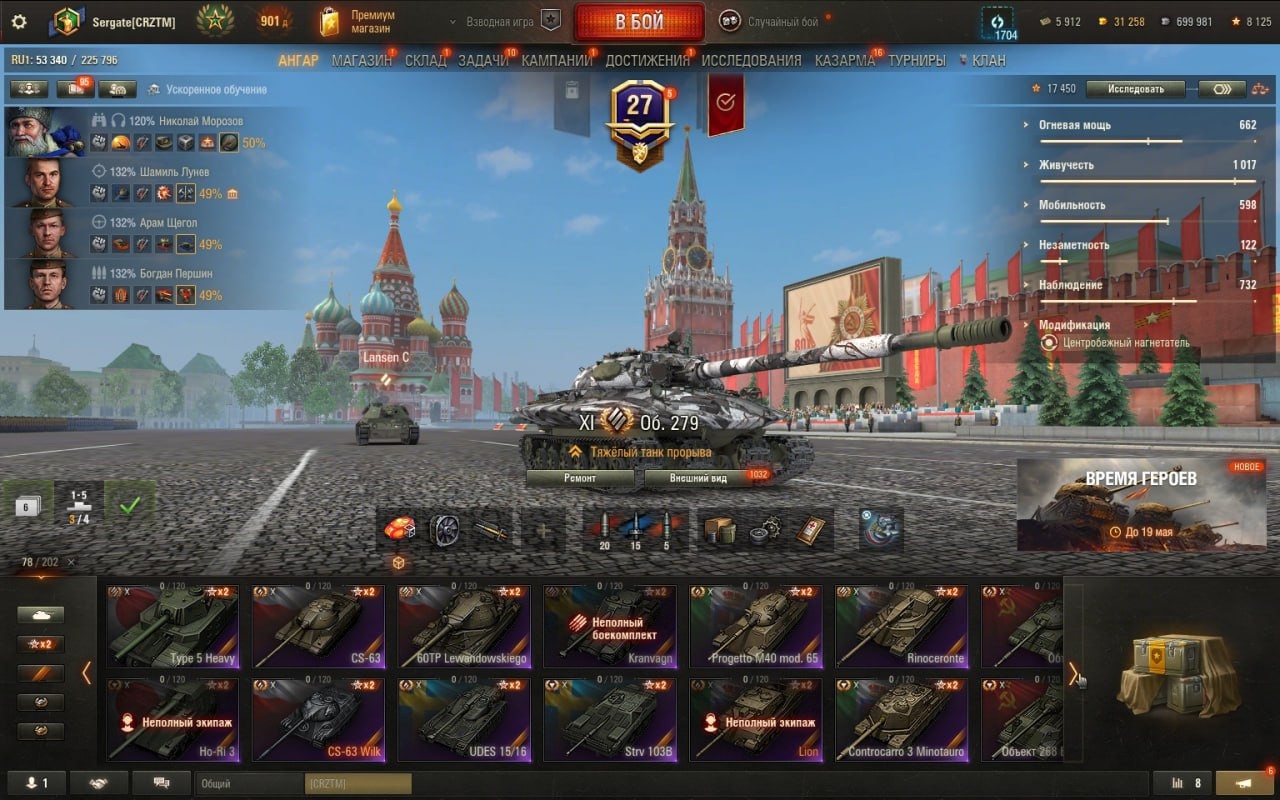The height and width of the screenshot is (800, 1280).
Task: Click the Ремонт button
Action: click(x=580, y=478)
